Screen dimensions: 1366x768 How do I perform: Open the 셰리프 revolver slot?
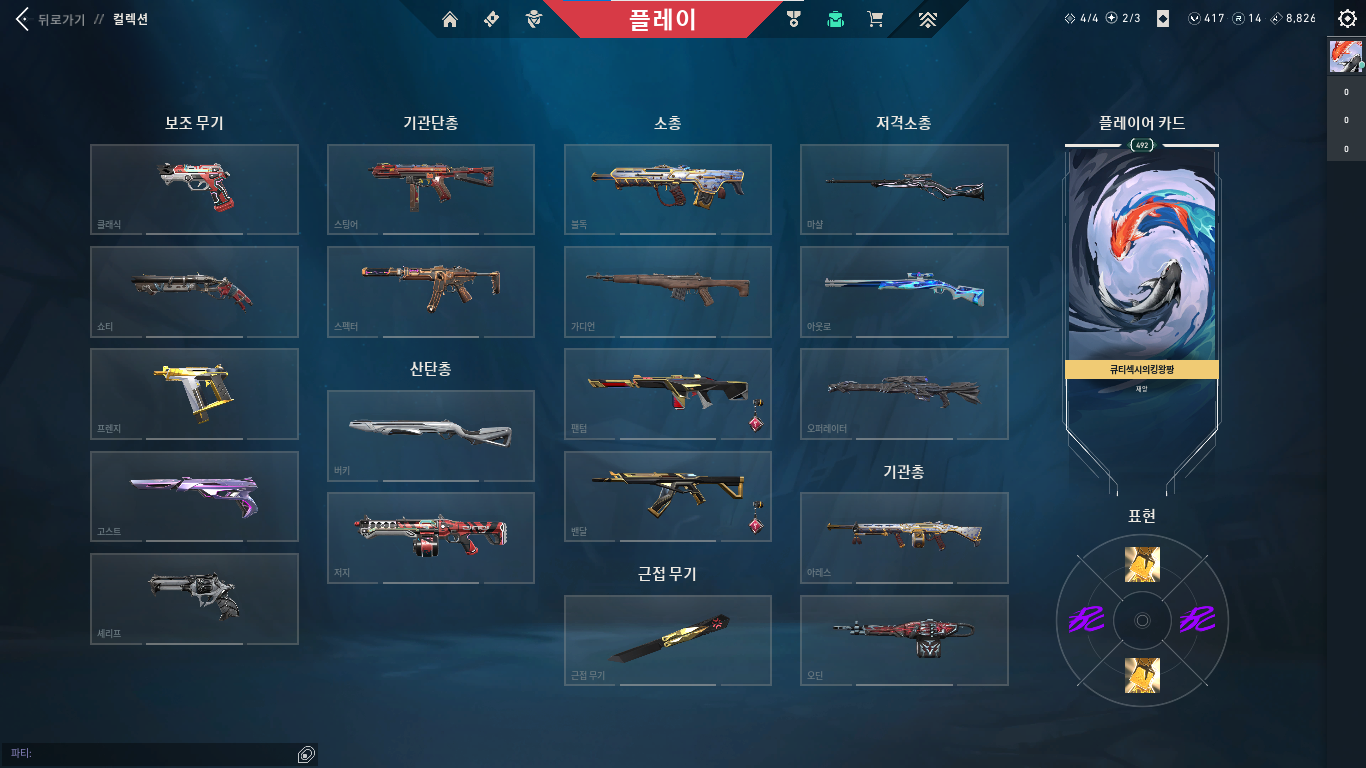click(194, 598)
